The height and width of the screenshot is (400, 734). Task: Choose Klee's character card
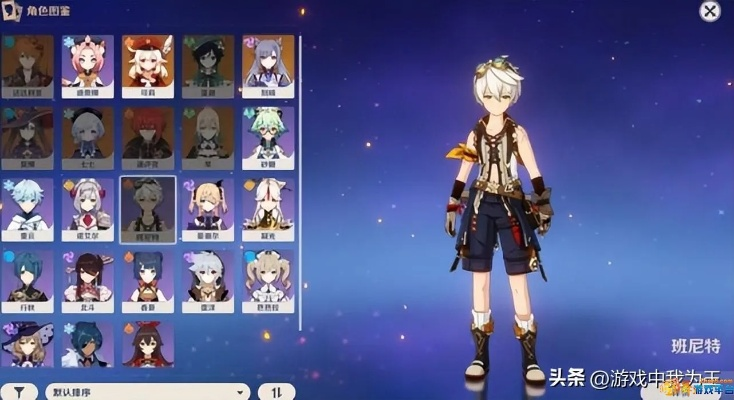[147, 65]
